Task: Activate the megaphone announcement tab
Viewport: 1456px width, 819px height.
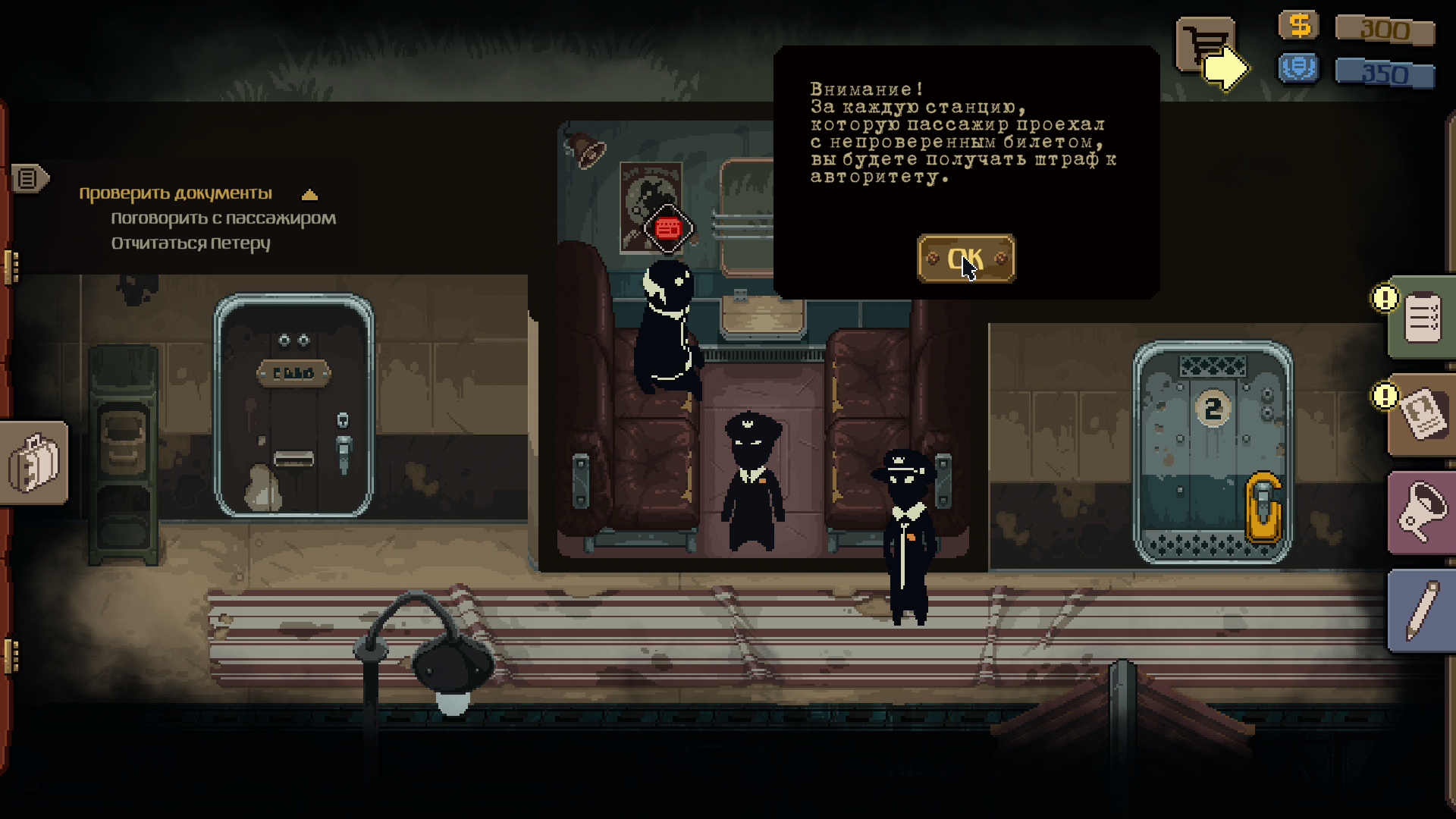Action: pos(1423,513)
